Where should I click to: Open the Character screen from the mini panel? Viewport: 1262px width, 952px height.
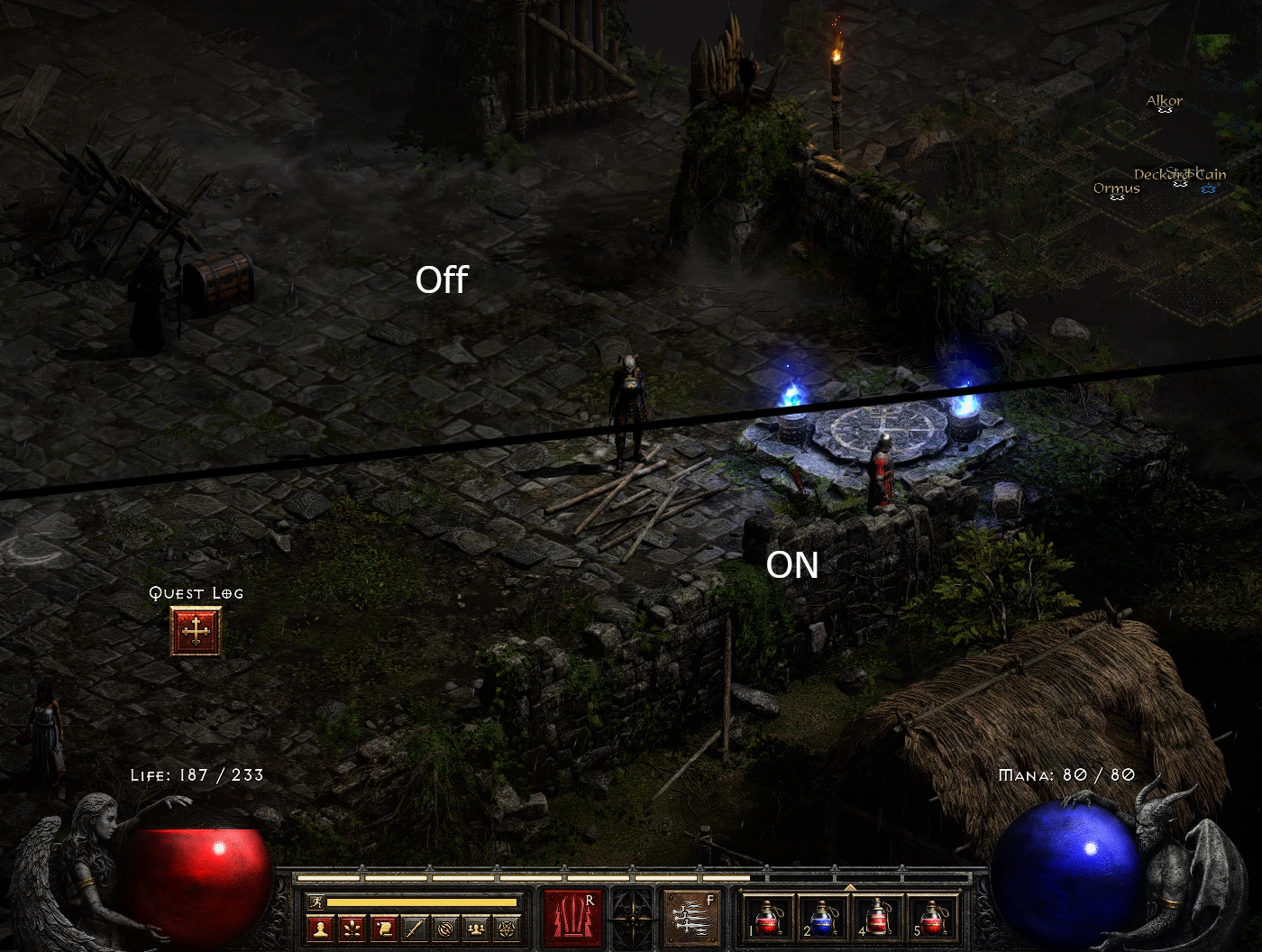(320, 927)
